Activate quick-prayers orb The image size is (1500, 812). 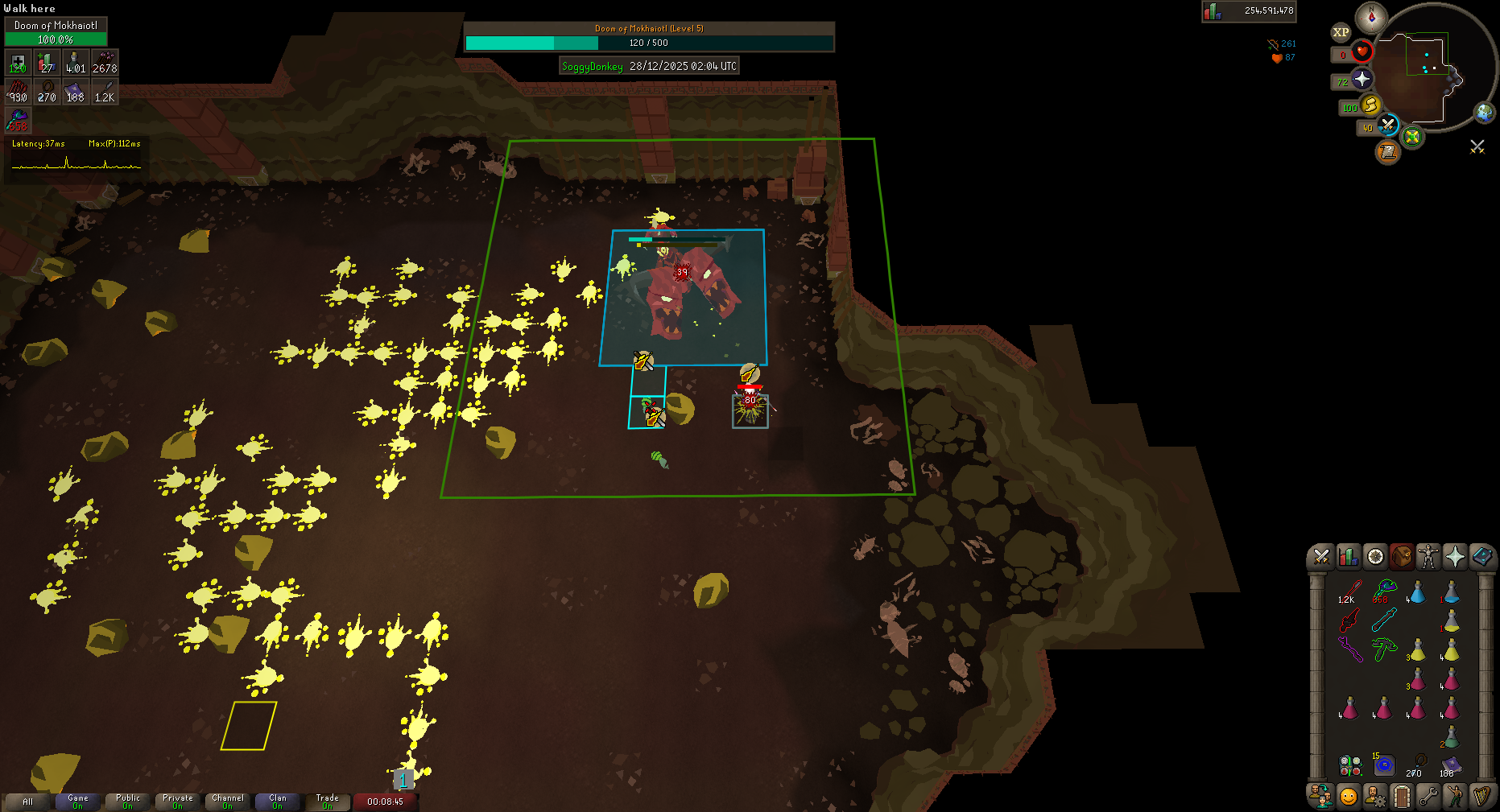pos(1362,79)
